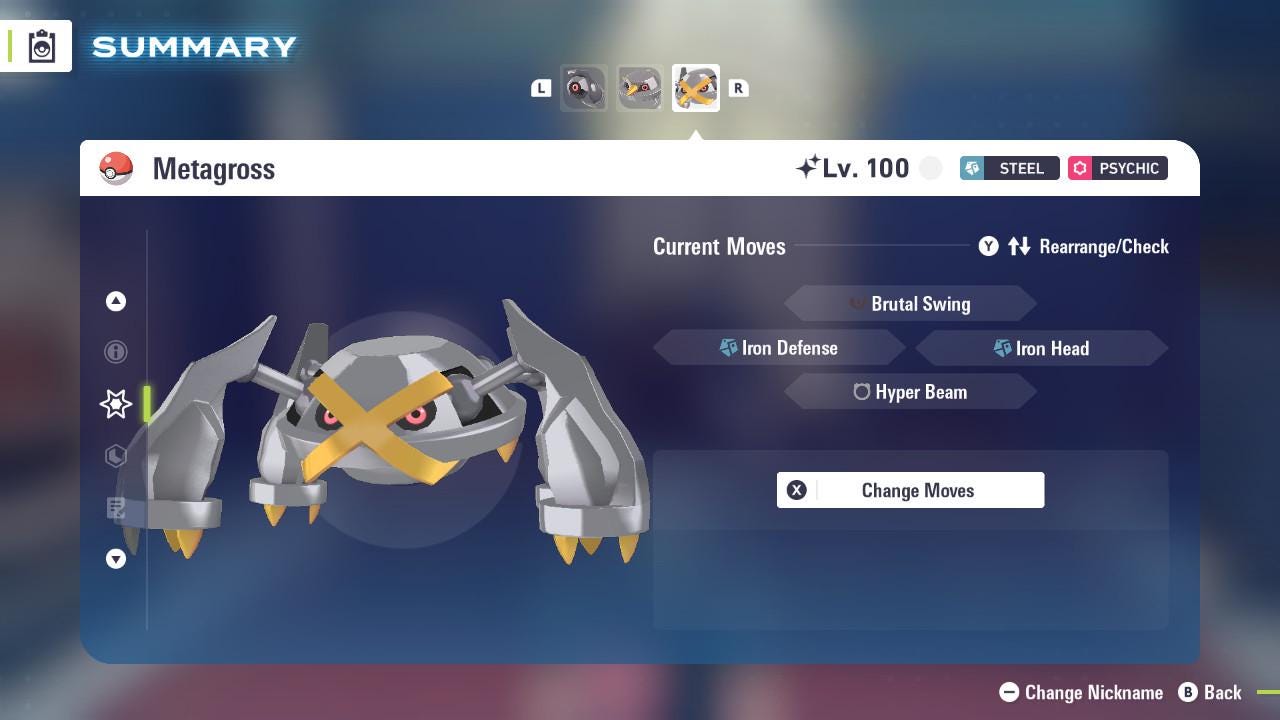Click the empty mark circle beside Lv. 100
This screenshot has height=720, width=1280.
pyautogui.click(x=930, y=168)
